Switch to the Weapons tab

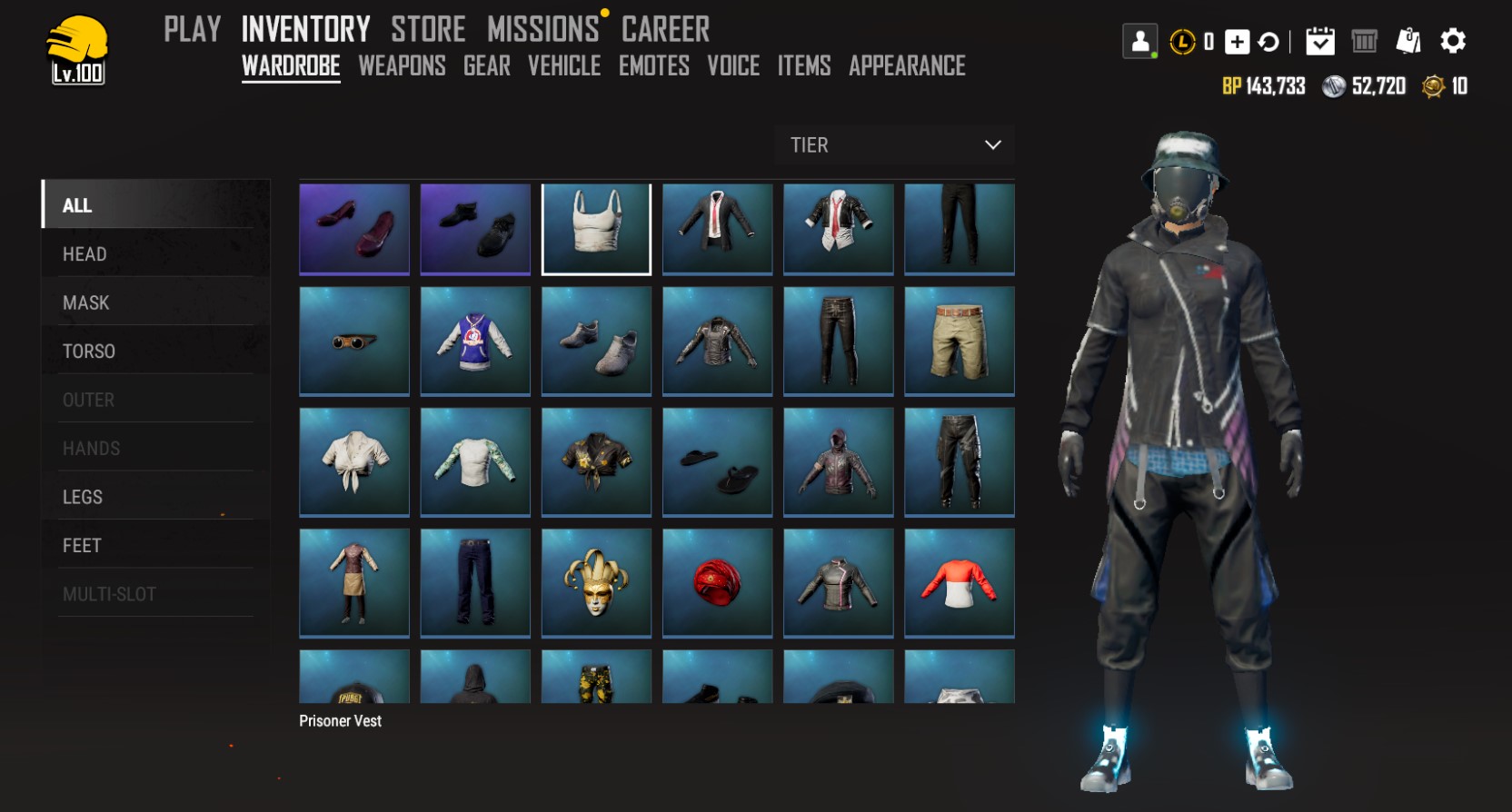(x=402, y=66)
